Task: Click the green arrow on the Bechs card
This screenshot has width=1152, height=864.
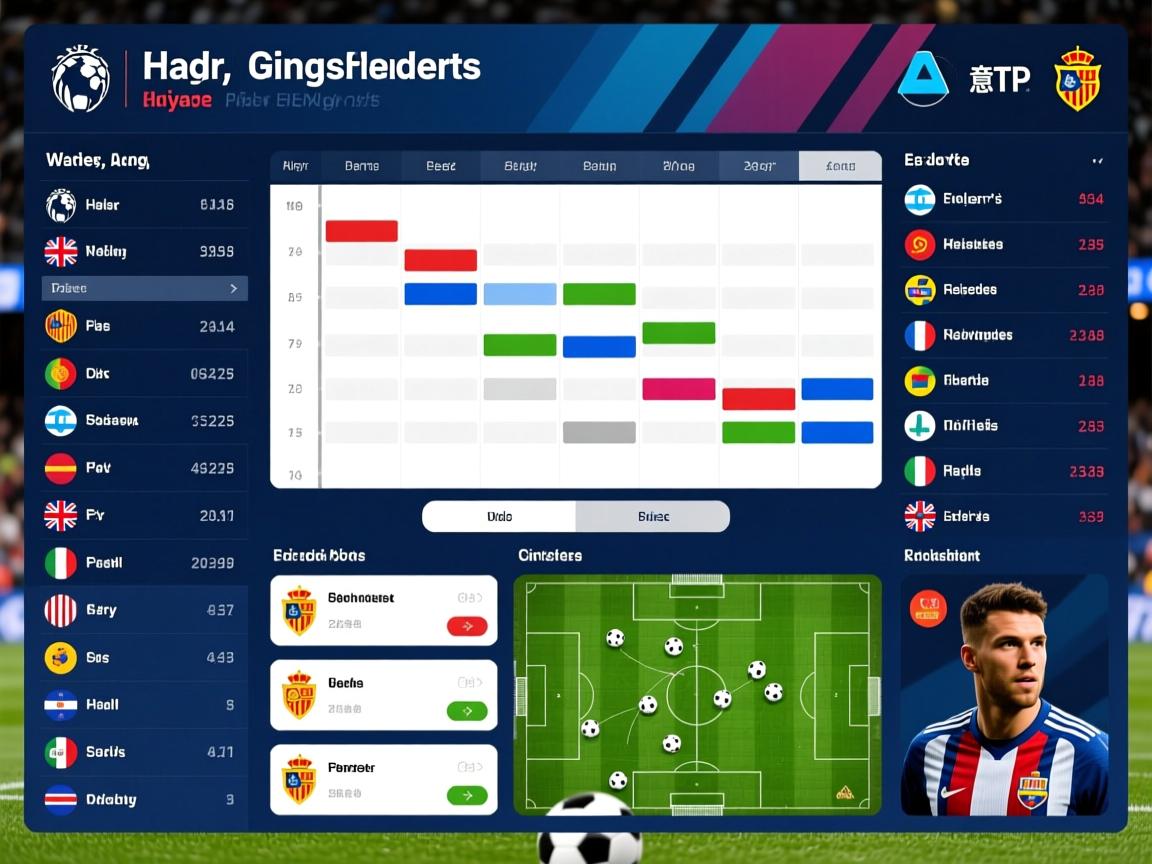Action: [x=466, y=711]
